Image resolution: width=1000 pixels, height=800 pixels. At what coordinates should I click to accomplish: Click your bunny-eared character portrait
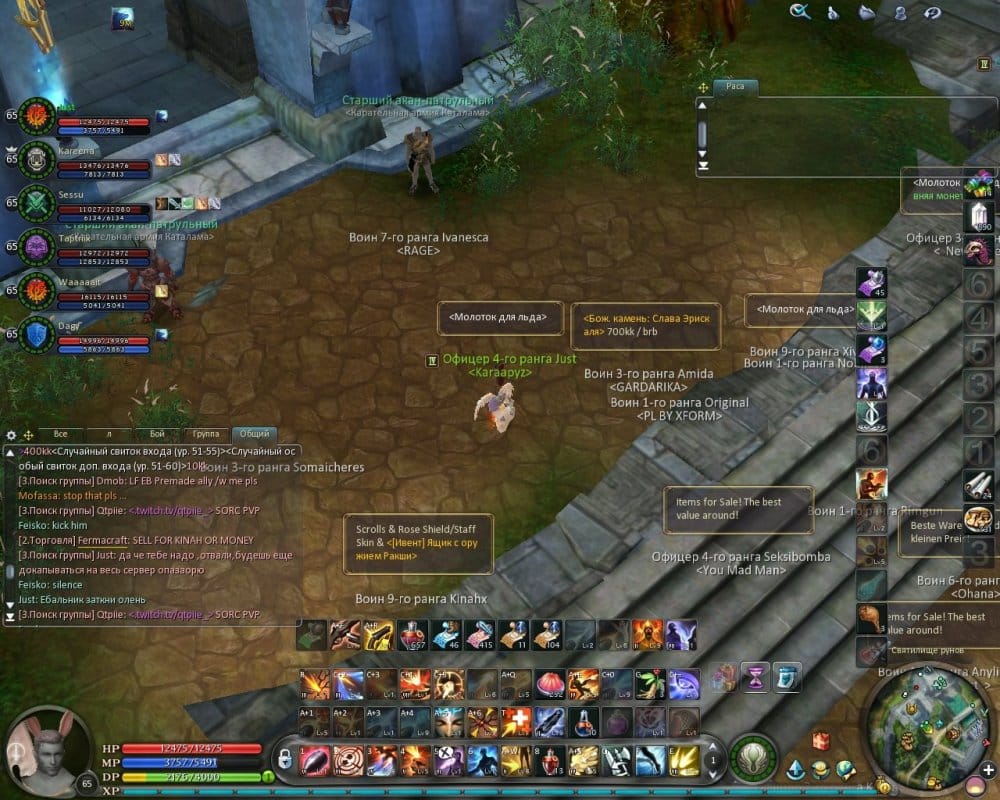point(40,748)
